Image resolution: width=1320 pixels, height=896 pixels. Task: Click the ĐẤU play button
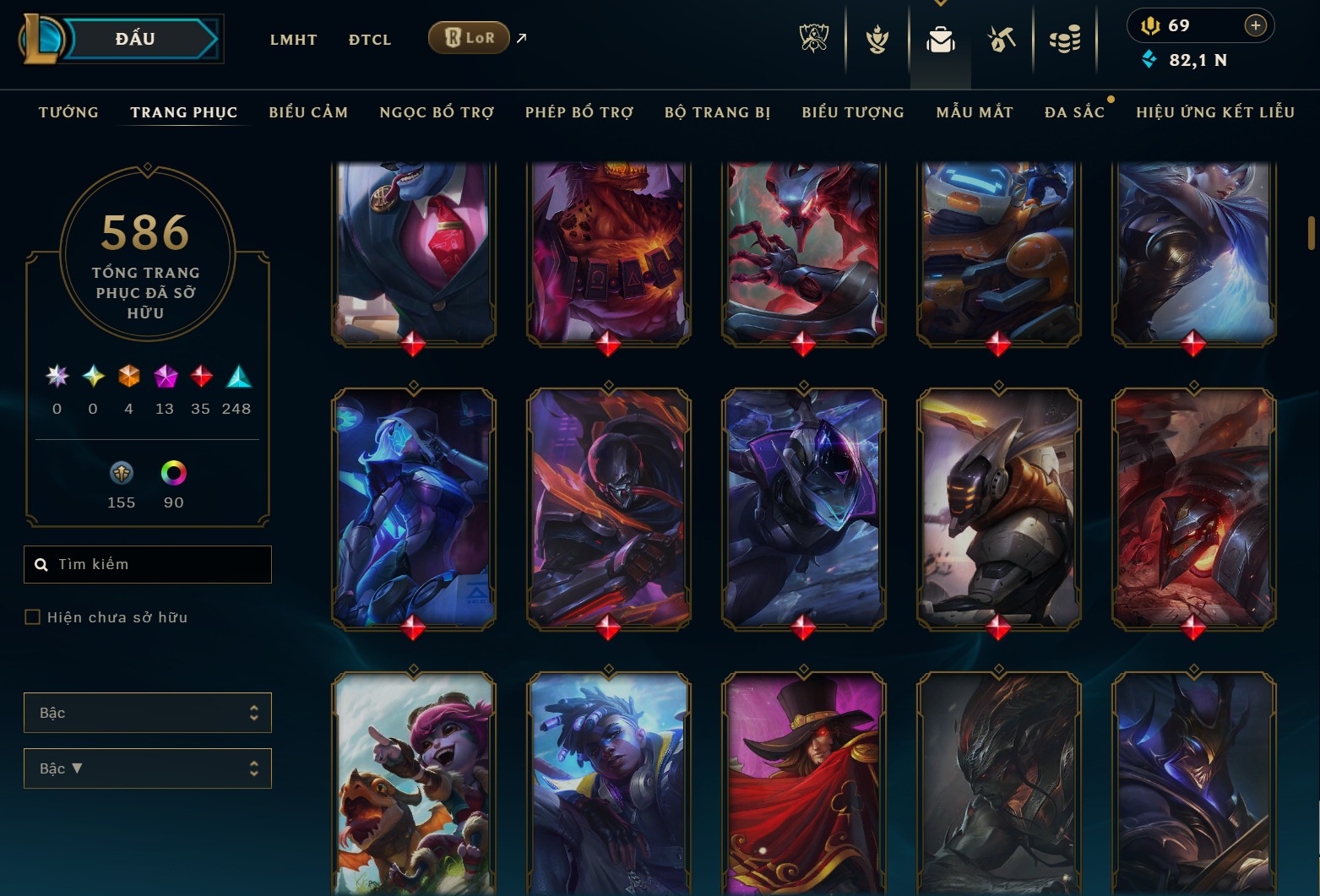[135, 39]
